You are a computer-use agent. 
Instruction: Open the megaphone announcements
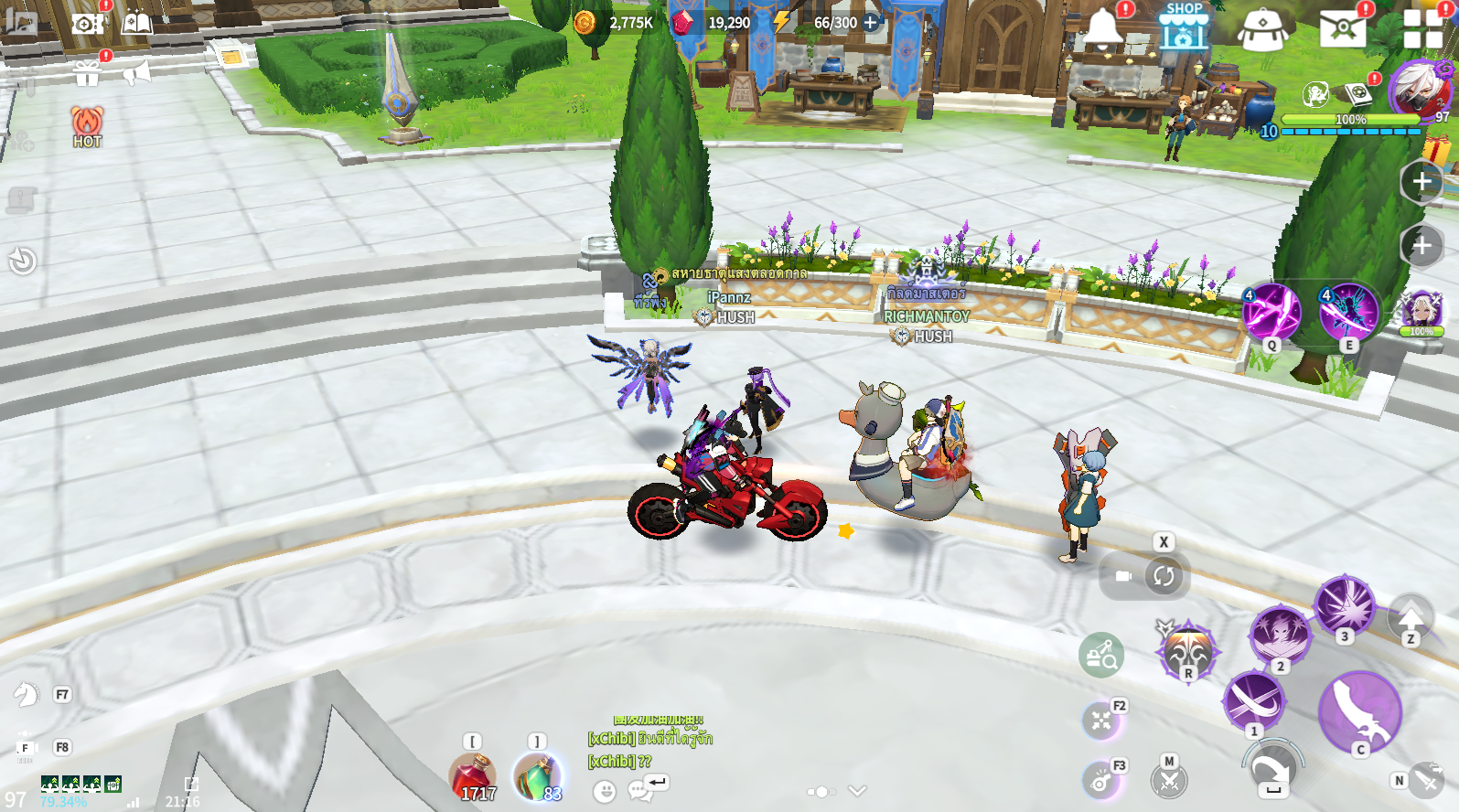click(x=136, y=72)
